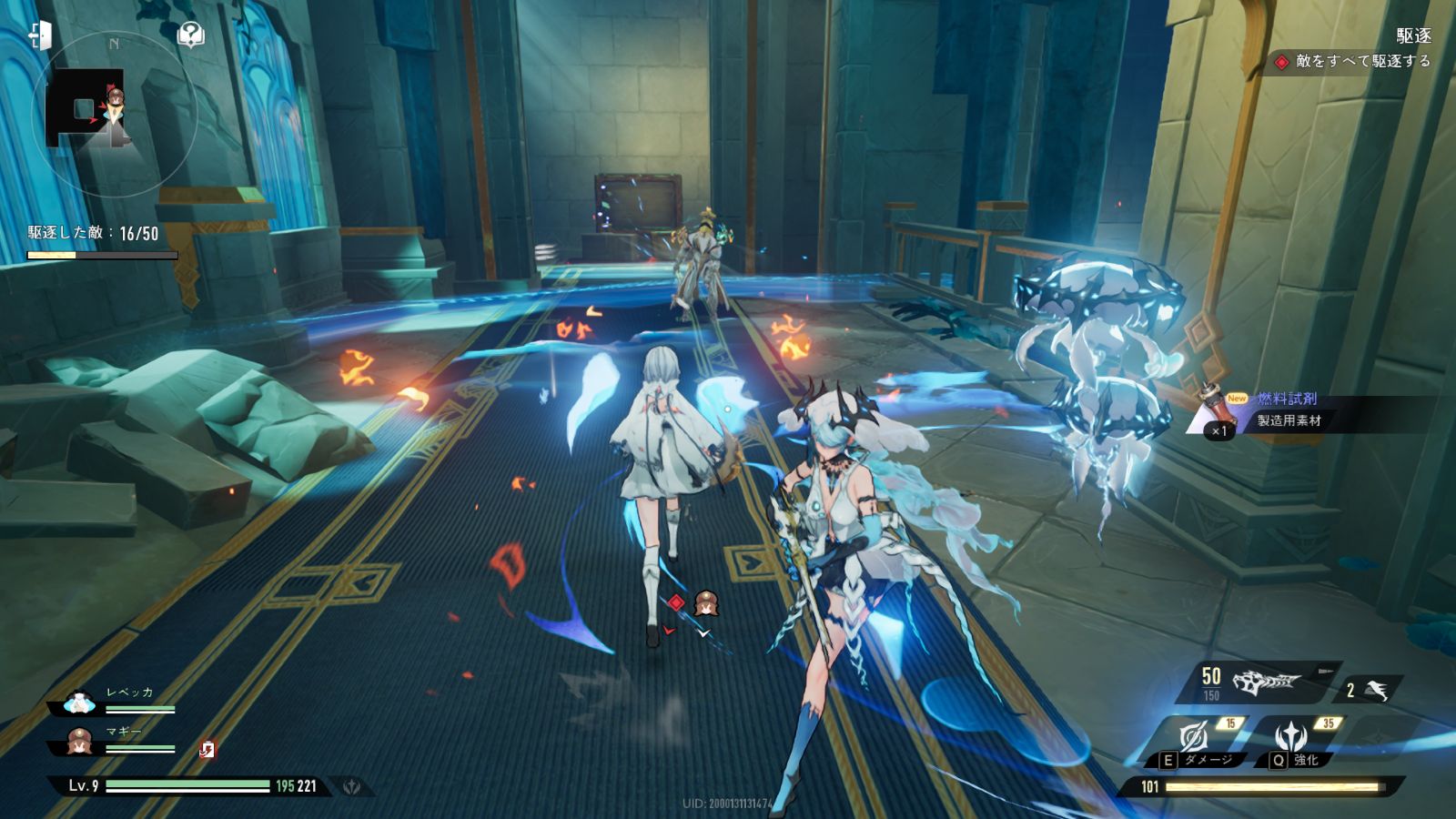The height and width of the screenshot is (819, 1456).
Task: Activate the 強化 ultimate skill
Action: pos(1292,739)
